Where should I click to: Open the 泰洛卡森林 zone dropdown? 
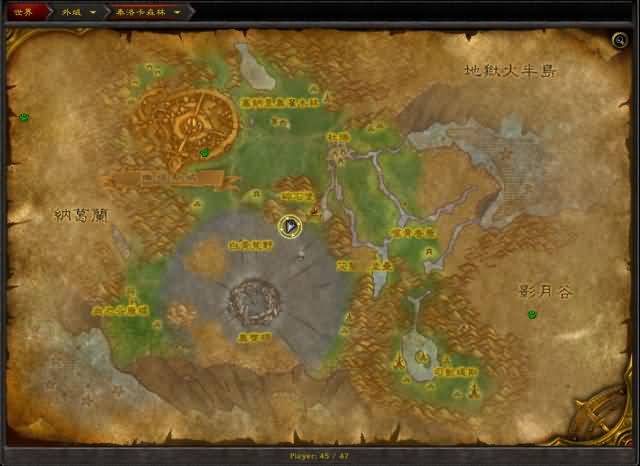pos(177,12)
